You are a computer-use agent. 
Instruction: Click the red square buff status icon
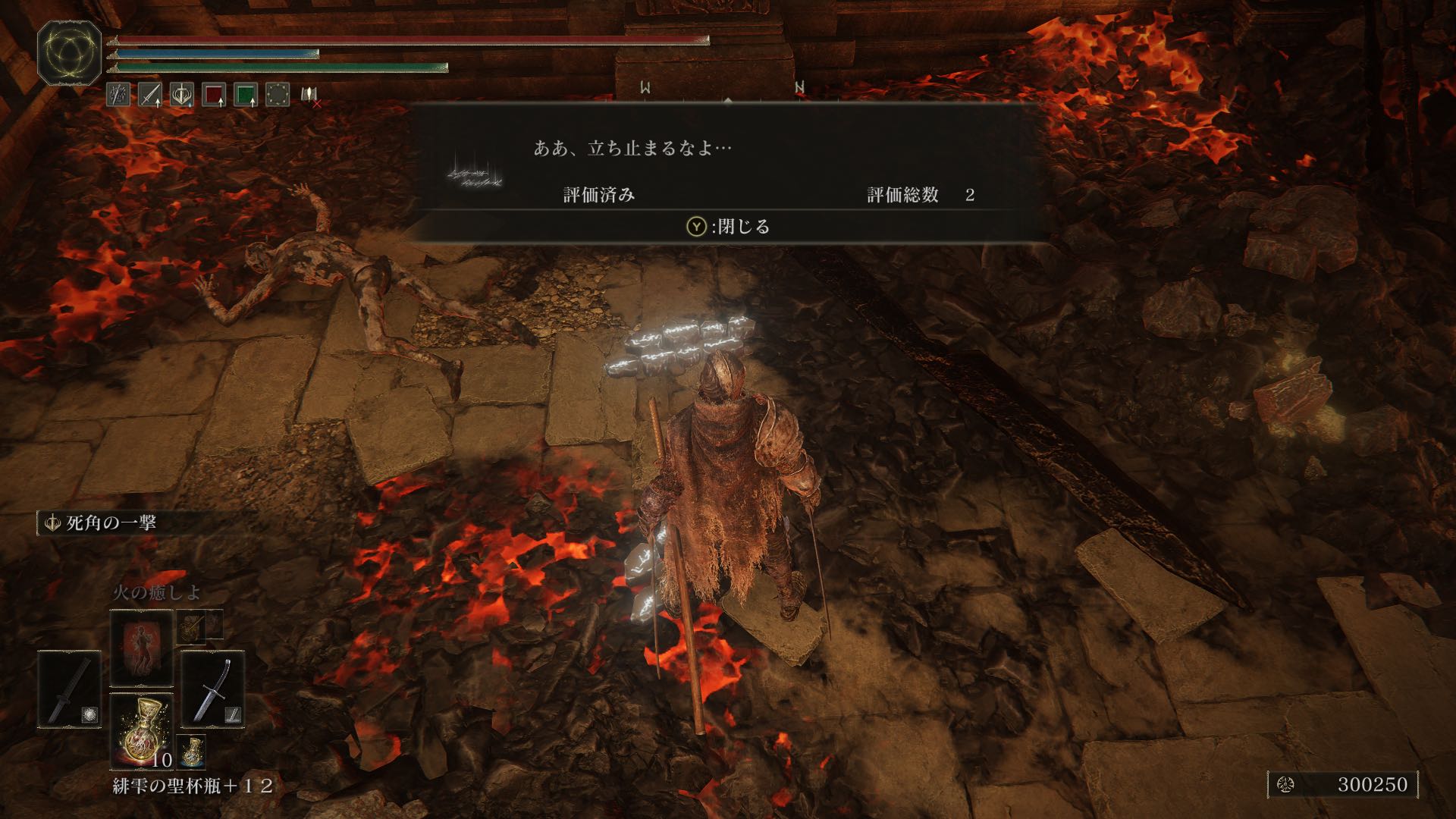tap(215, 95)
